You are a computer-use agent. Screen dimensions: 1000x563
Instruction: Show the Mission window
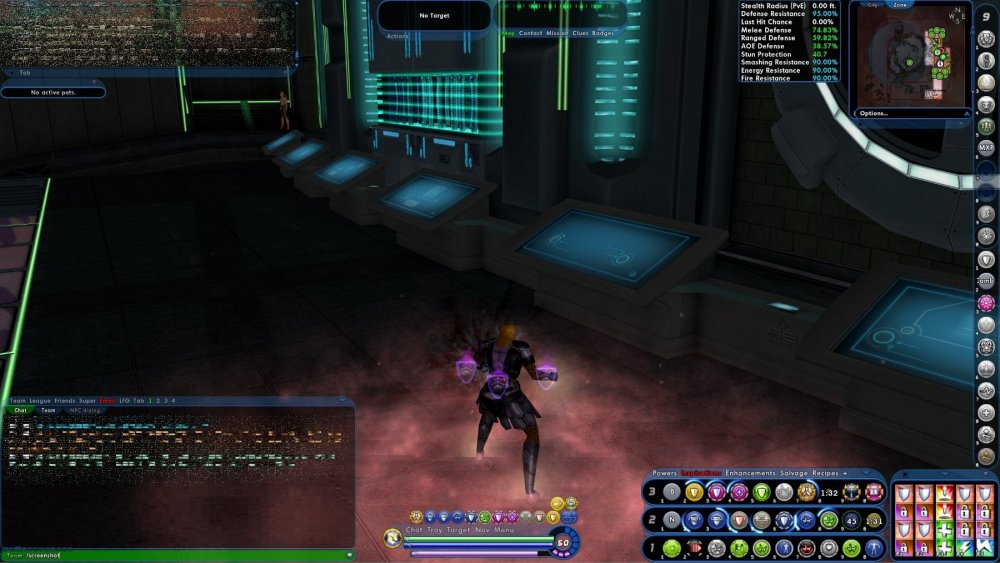click(557, 33)
